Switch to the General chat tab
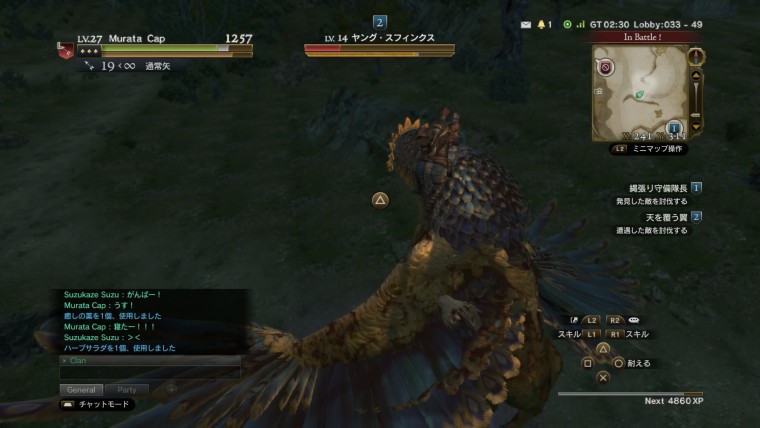Screen dimensions: 760x428 pos(81,389)
